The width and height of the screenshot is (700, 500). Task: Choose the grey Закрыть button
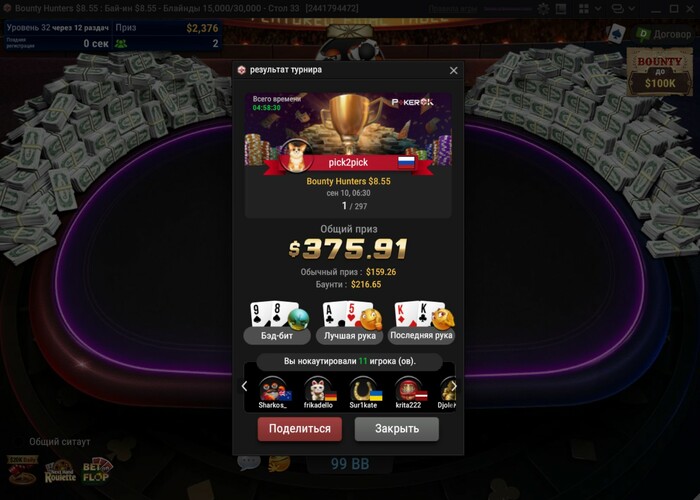[x=396, y=429]
